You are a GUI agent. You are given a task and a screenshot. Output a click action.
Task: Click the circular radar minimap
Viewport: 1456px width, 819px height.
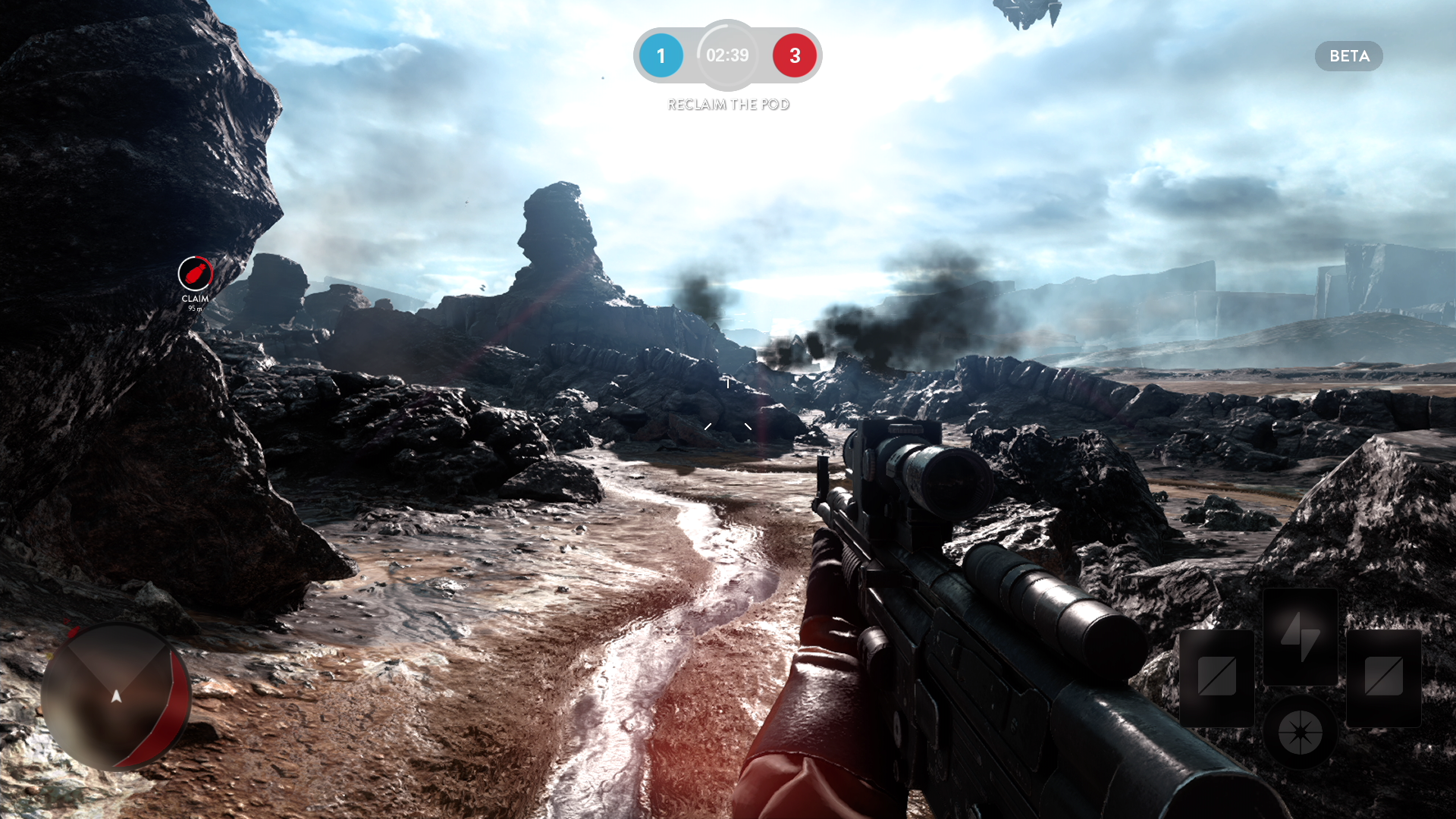click(116, 696)
